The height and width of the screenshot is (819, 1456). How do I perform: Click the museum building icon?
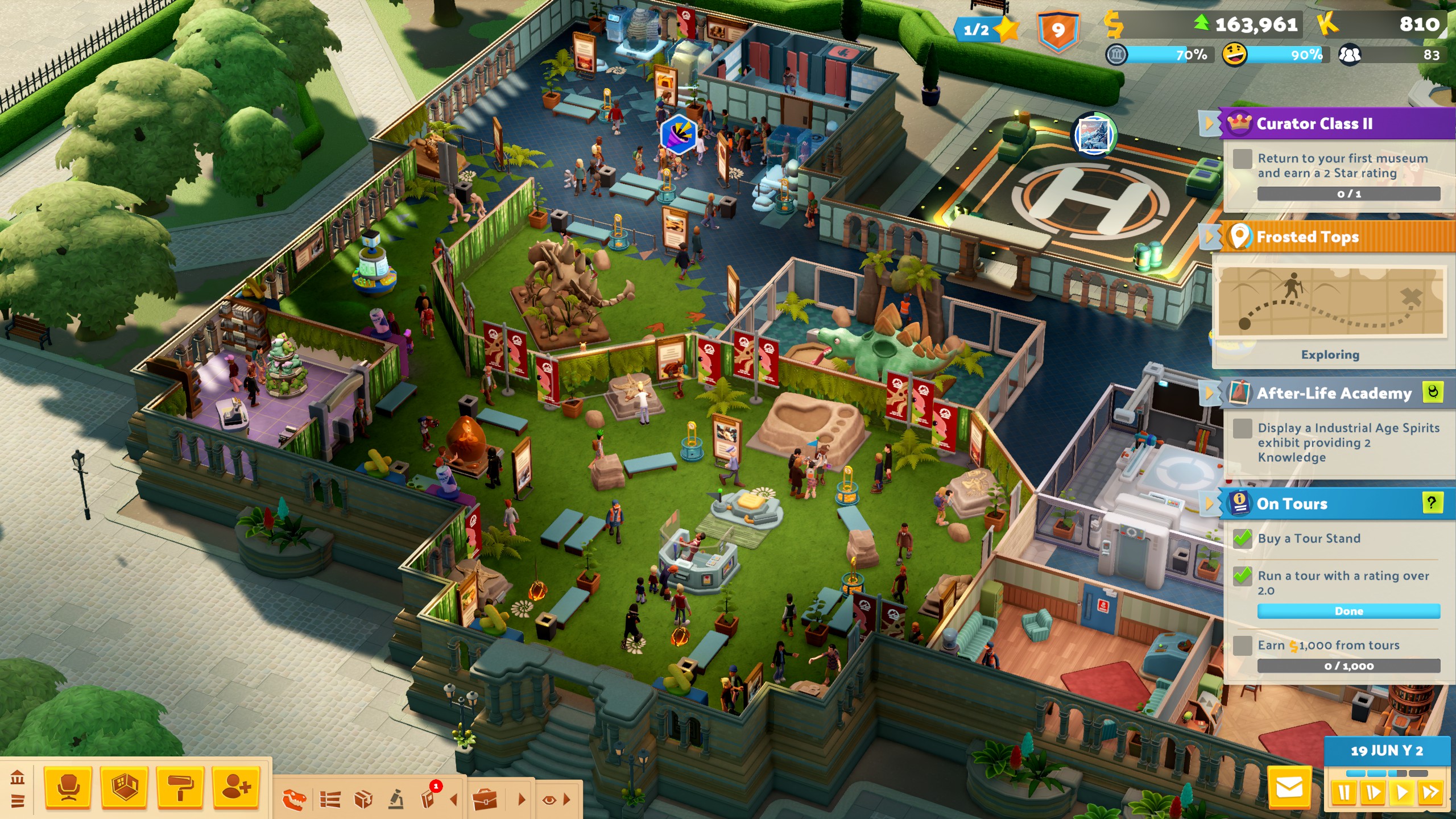tap(18, 777)
